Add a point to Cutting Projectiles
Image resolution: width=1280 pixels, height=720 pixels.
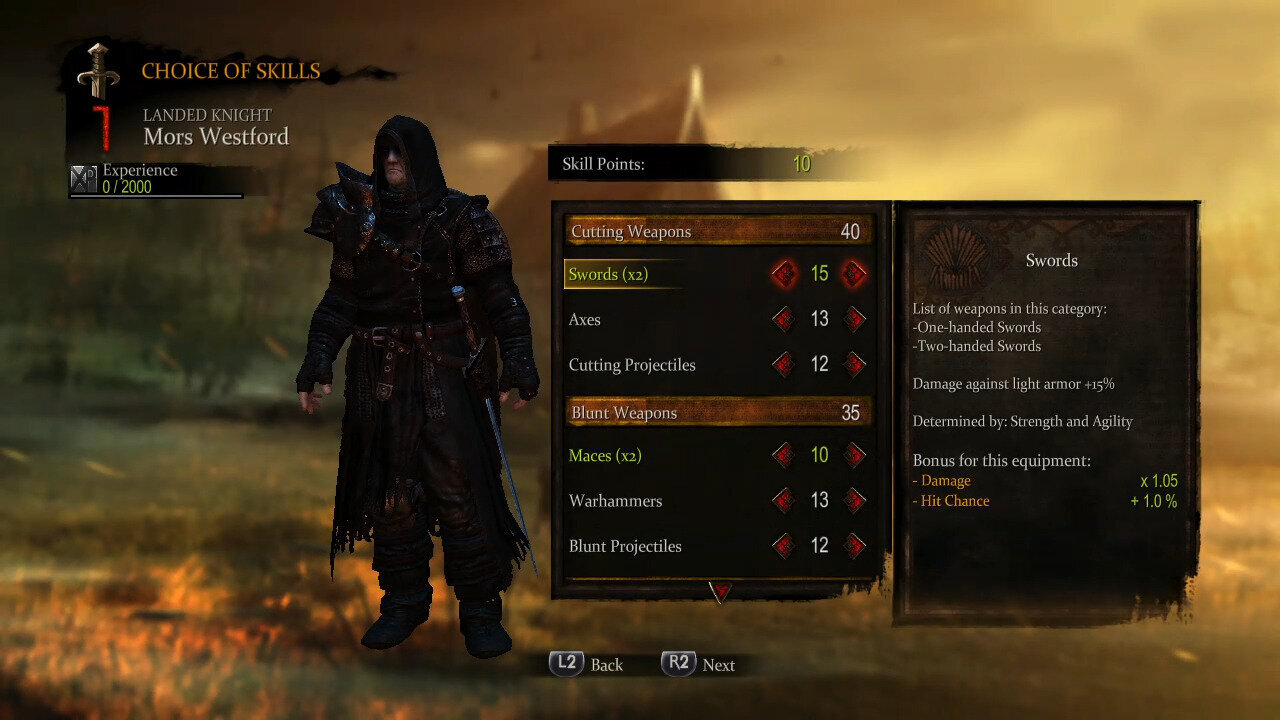[854, 365]
